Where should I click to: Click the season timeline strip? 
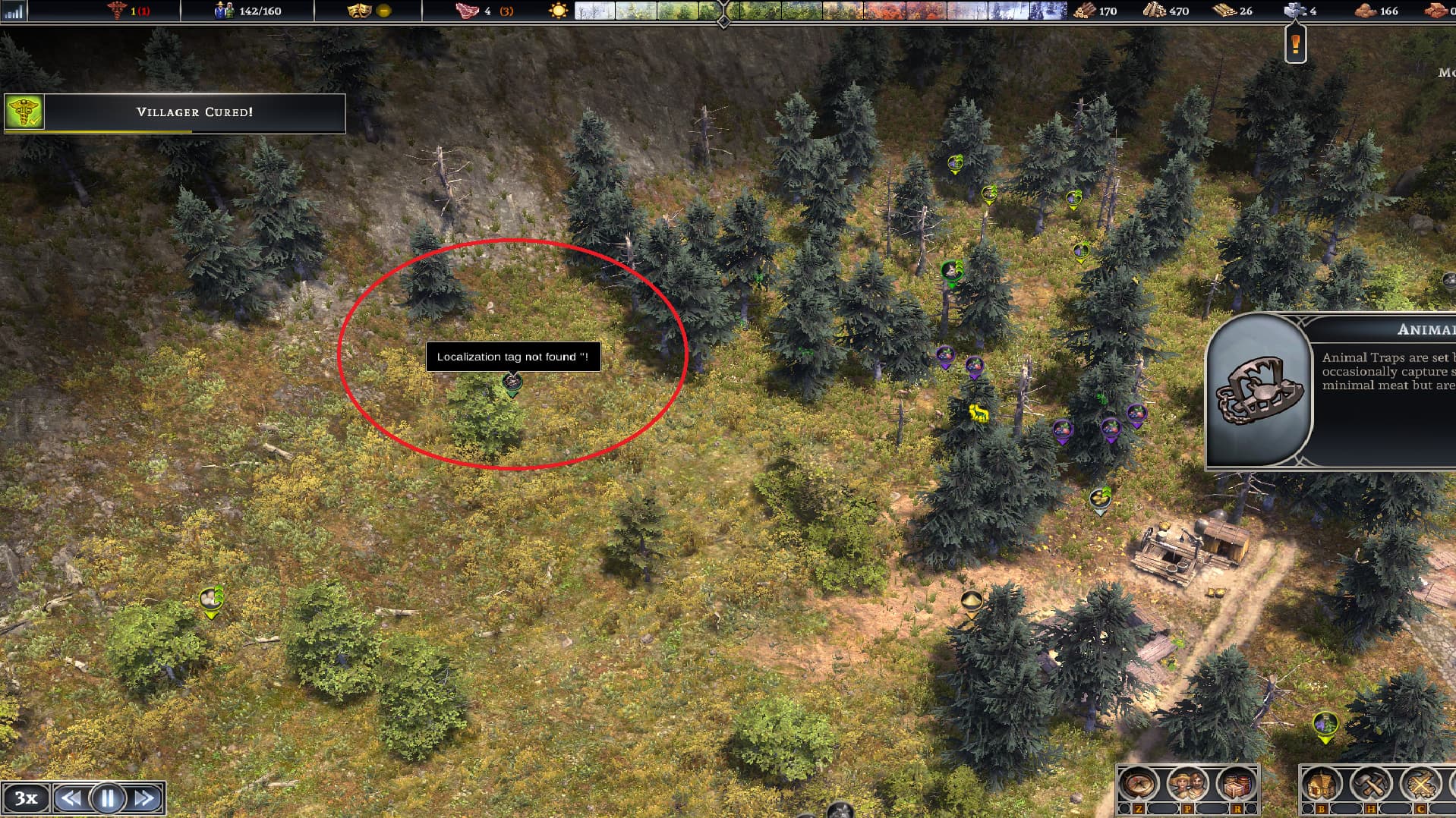tap(820, 11)
